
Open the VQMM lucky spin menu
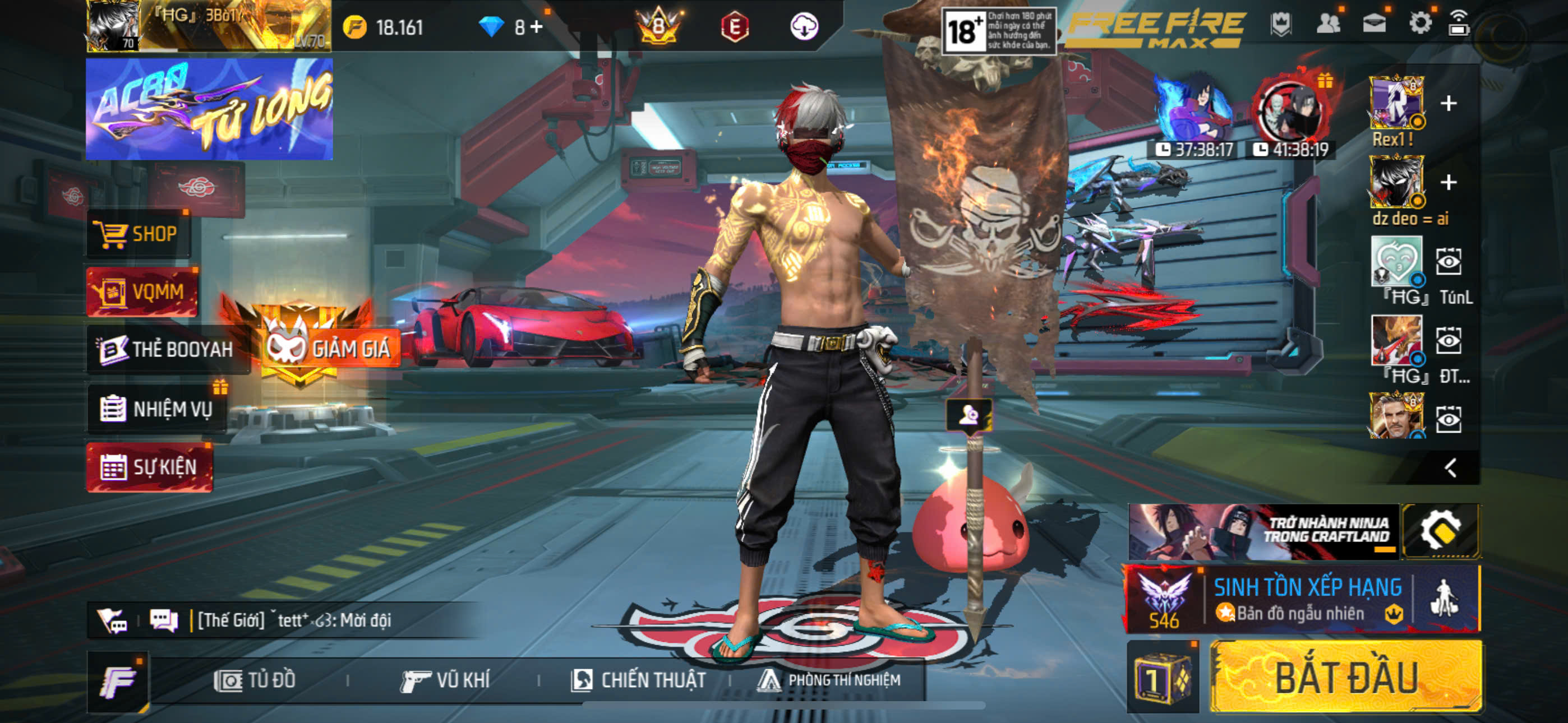[x=142, y=292]
